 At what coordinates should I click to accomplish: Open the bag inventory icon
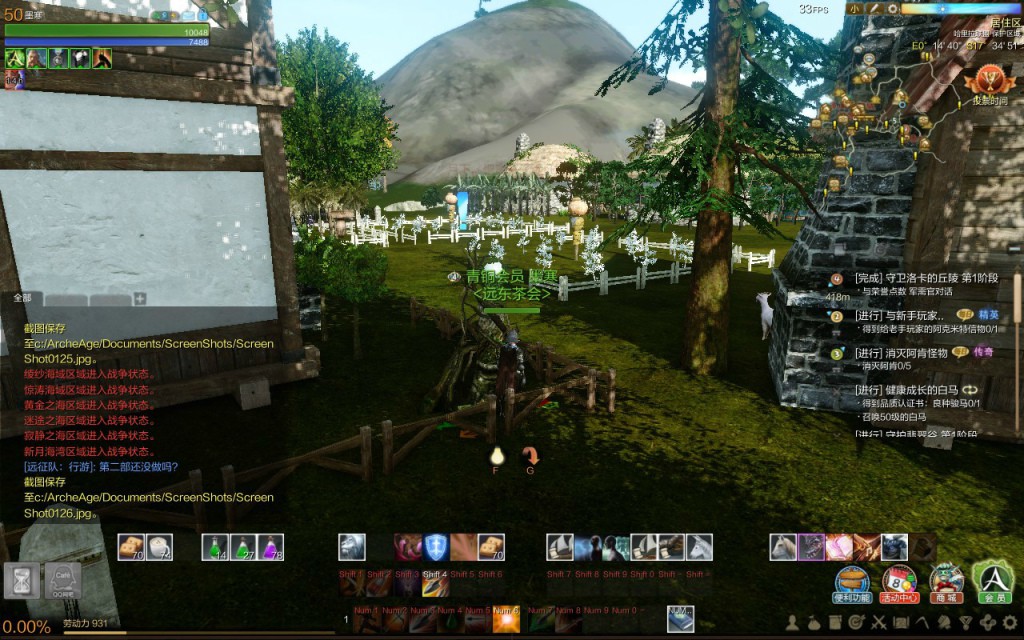tap(814, 623)
